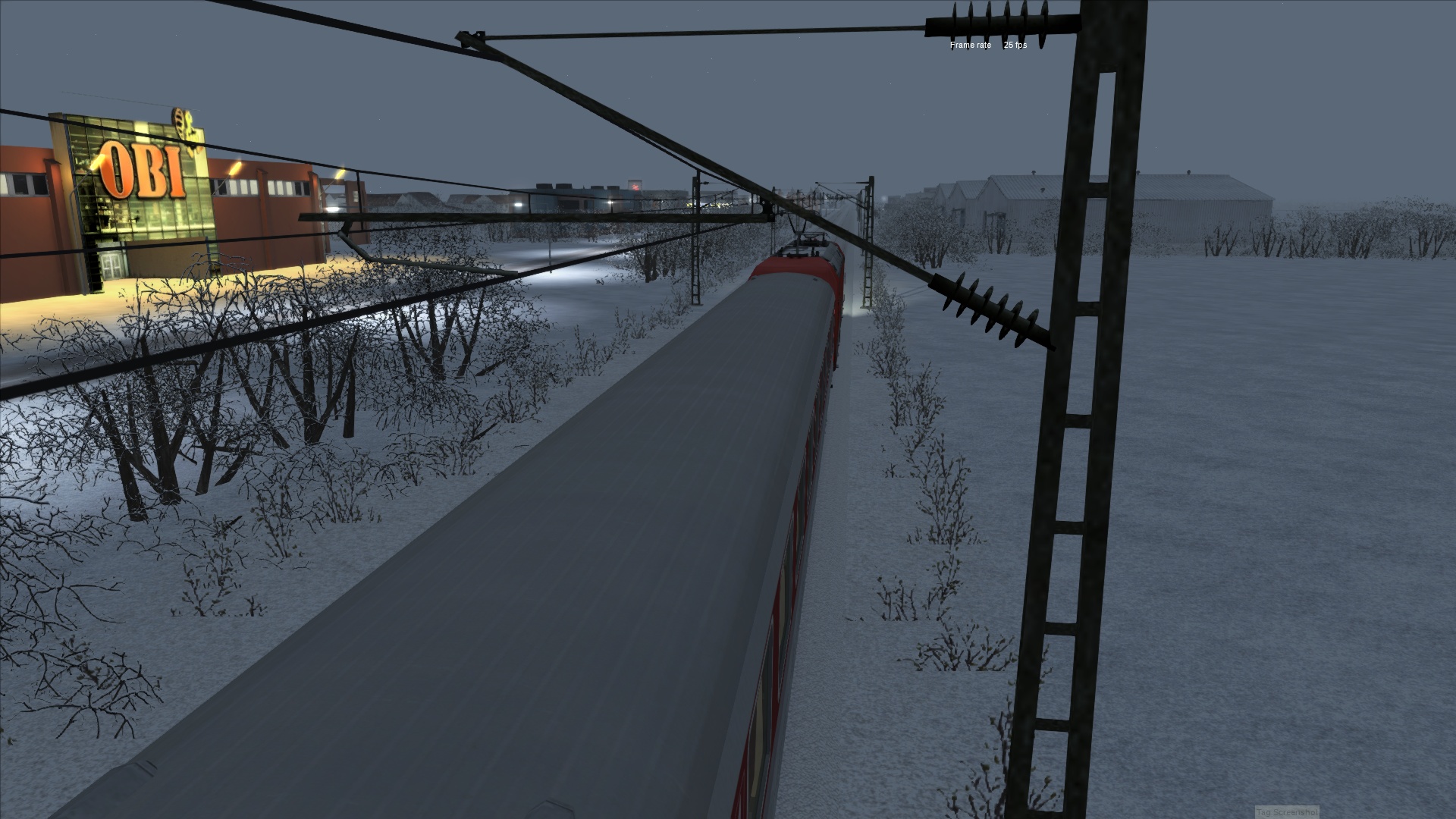
Task: Click the Tag Screenshot overlay button
Action: coord(1286,812)
